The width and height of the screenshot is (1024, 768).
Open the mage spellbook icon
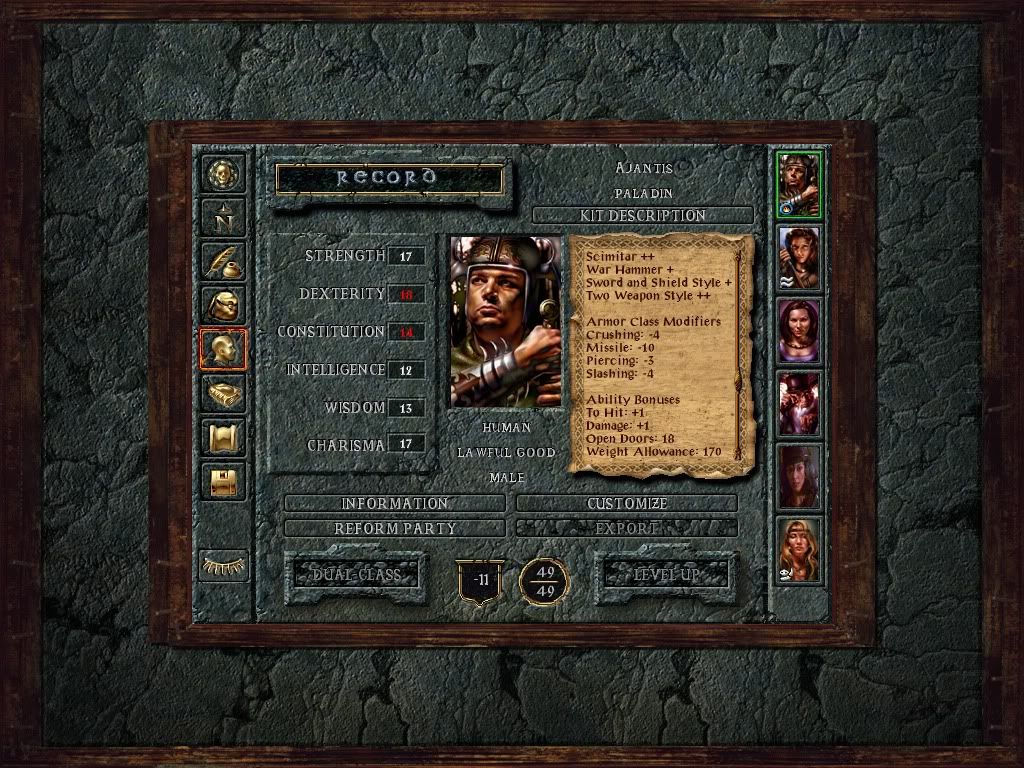pyautogui.click(x=223, y=393)
